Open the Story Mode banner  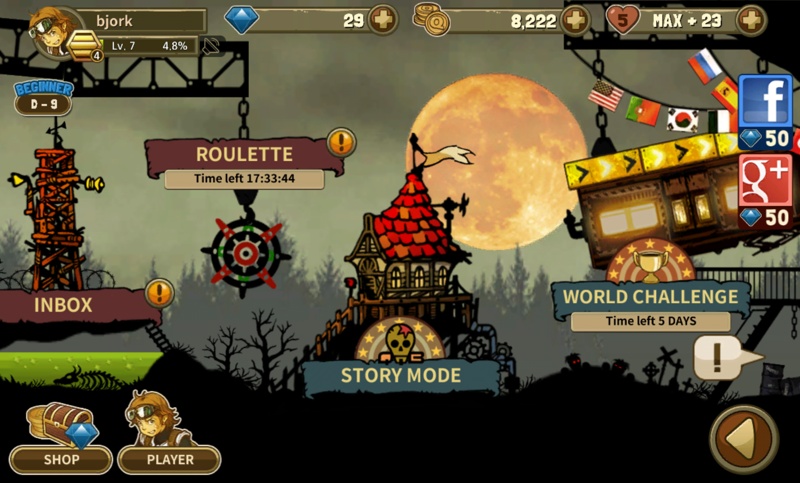(401, 375)
